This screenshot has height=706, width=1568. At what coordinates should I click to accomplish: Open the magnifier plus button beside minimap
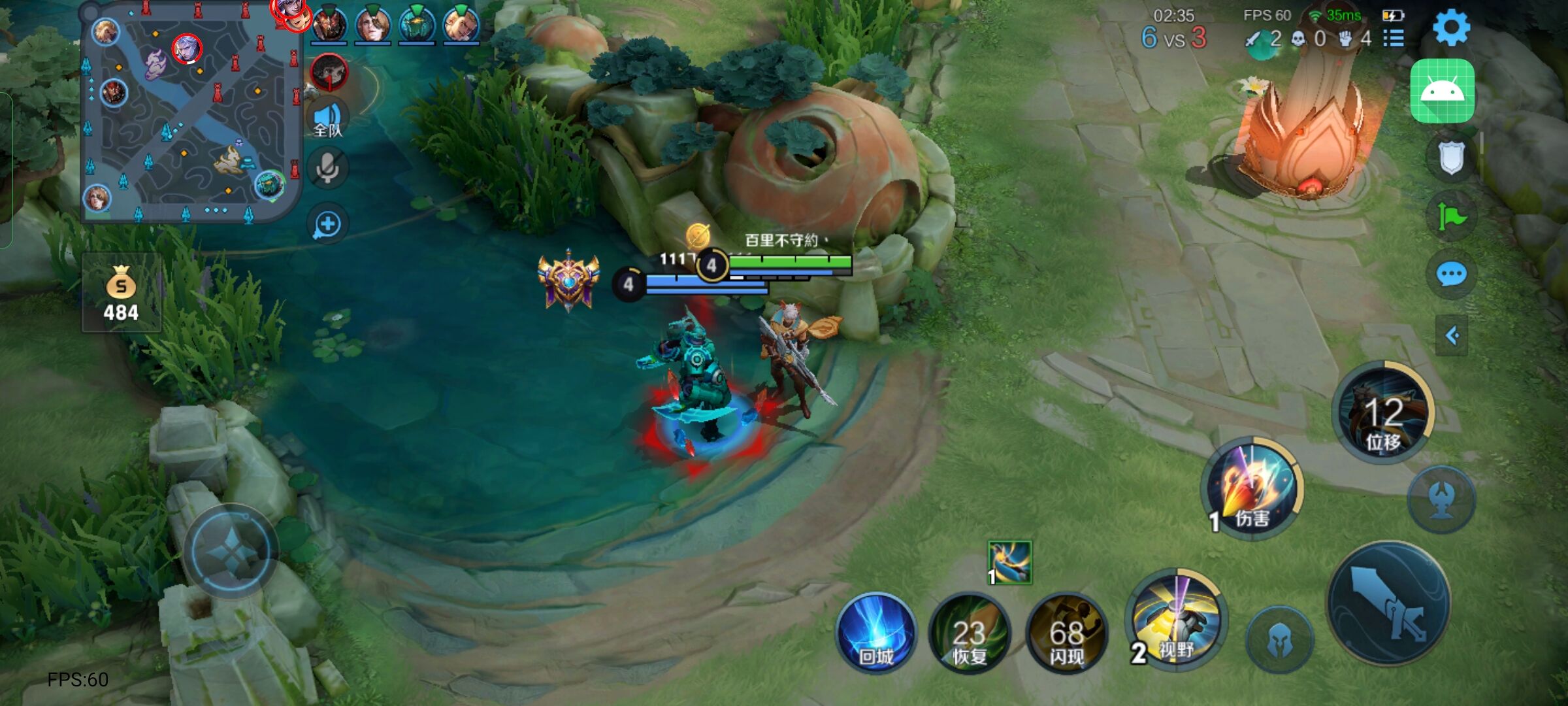click(327, 224)
